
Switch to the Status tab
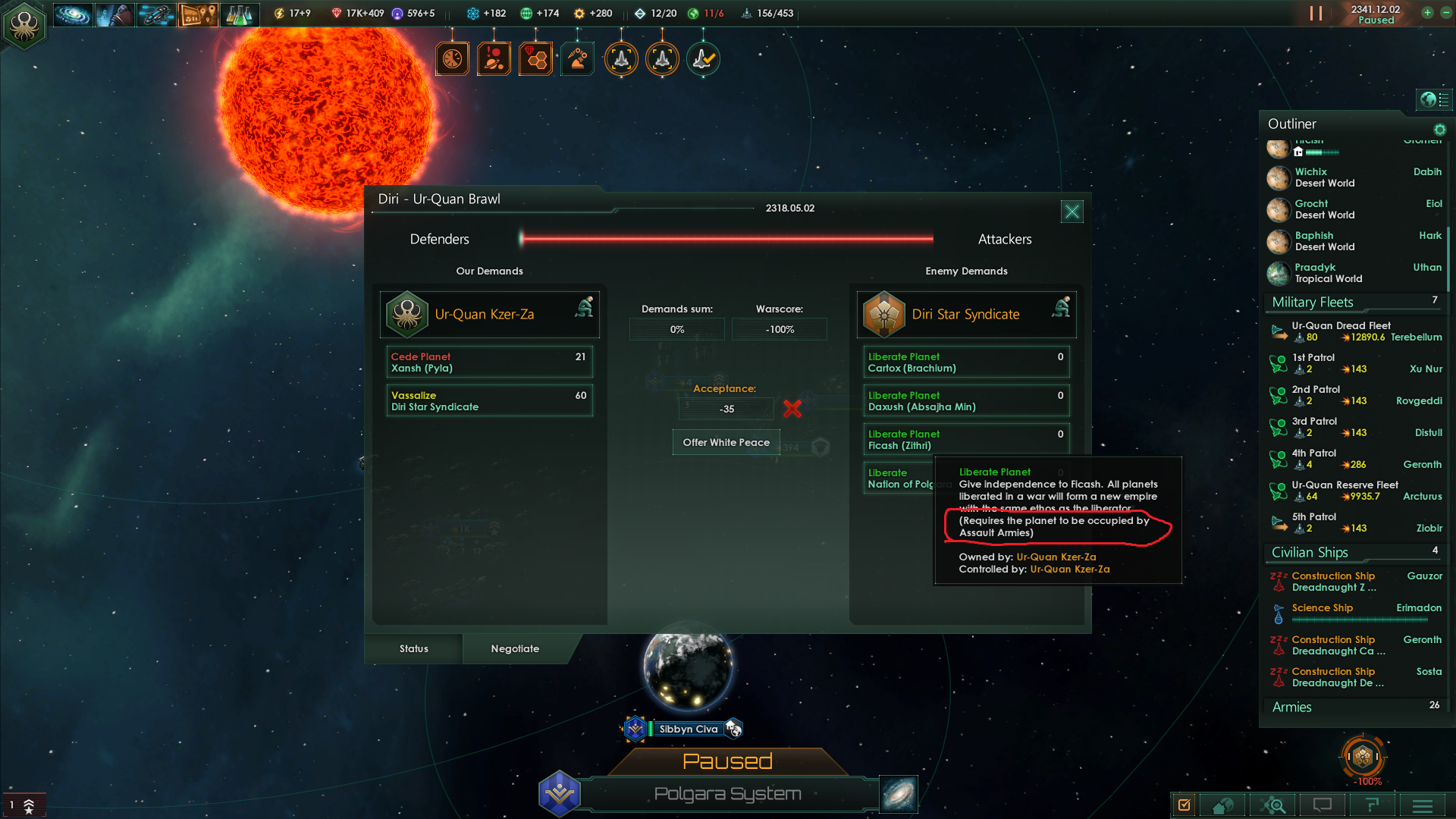point(414,648)
